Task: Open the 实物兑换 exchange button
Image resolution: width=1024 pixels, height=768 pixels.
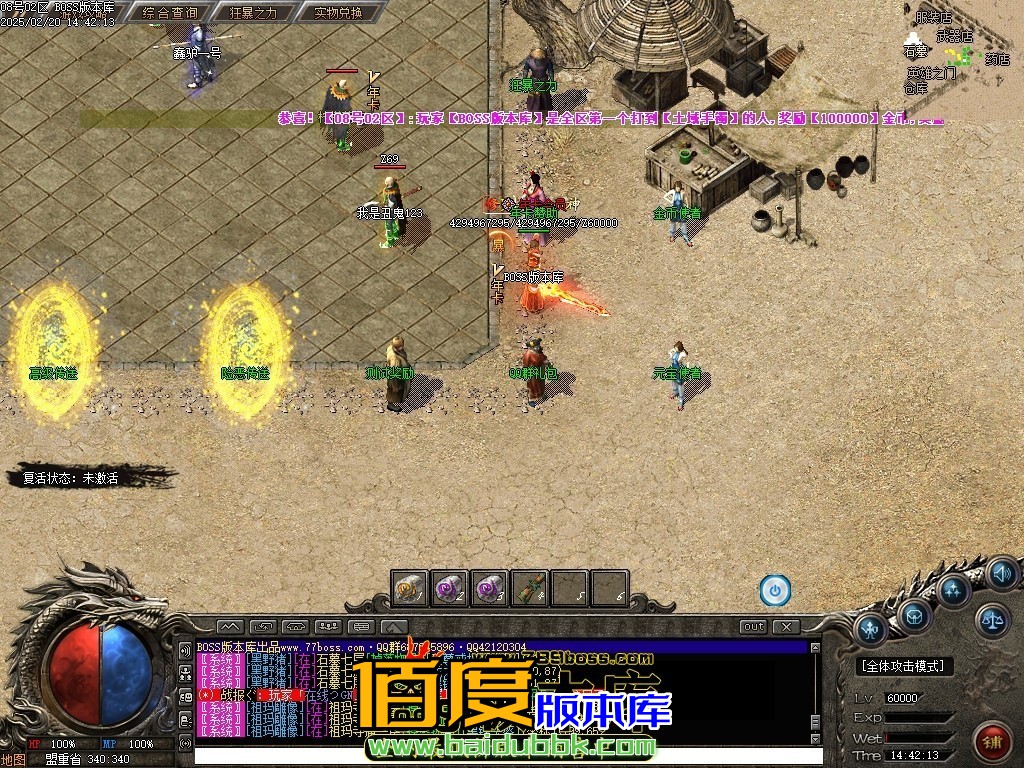Action: tap(324, 13)
